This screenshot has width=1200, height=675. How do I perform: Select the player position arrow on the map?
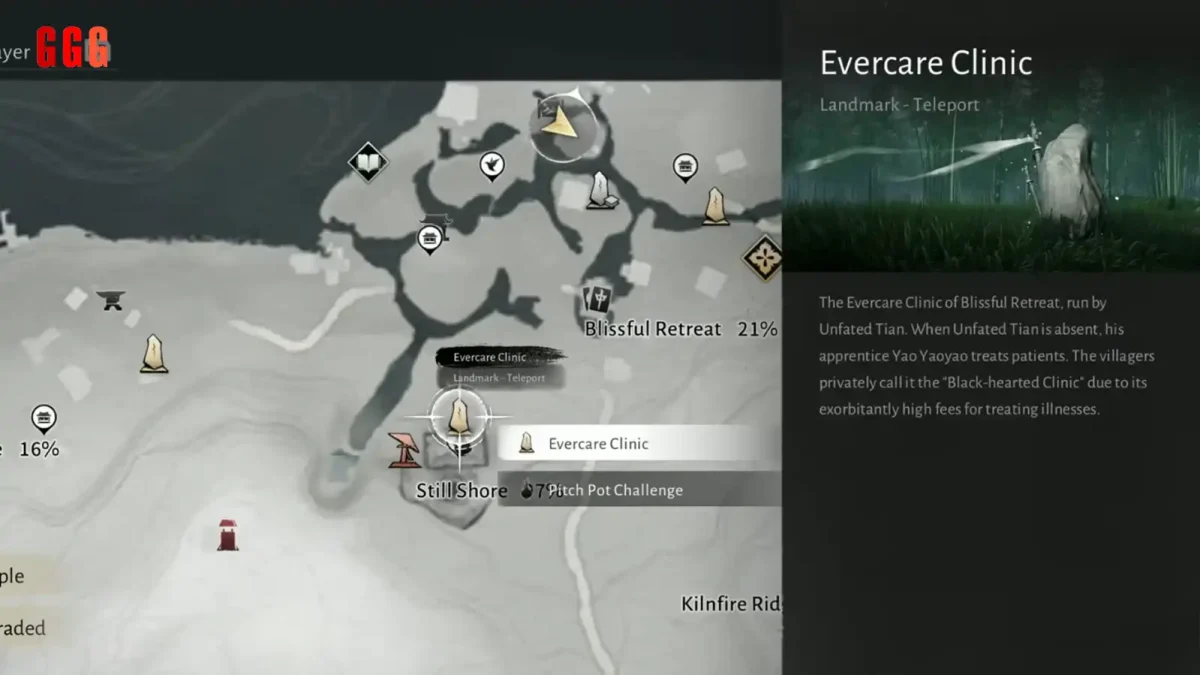pyautogui.click(x=563, y=124)
